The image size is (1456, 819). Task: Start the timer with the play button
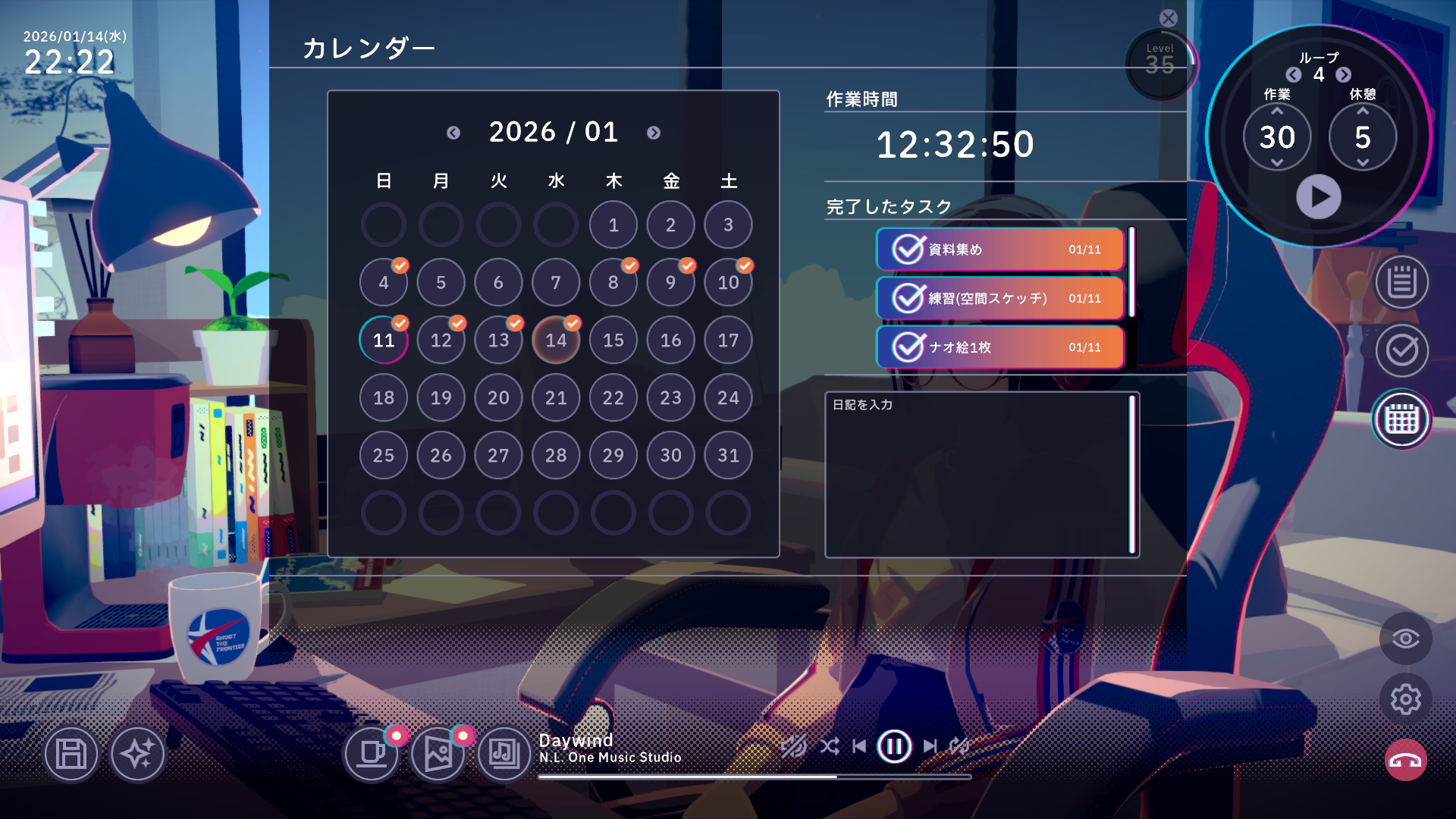click(1319, 196)
